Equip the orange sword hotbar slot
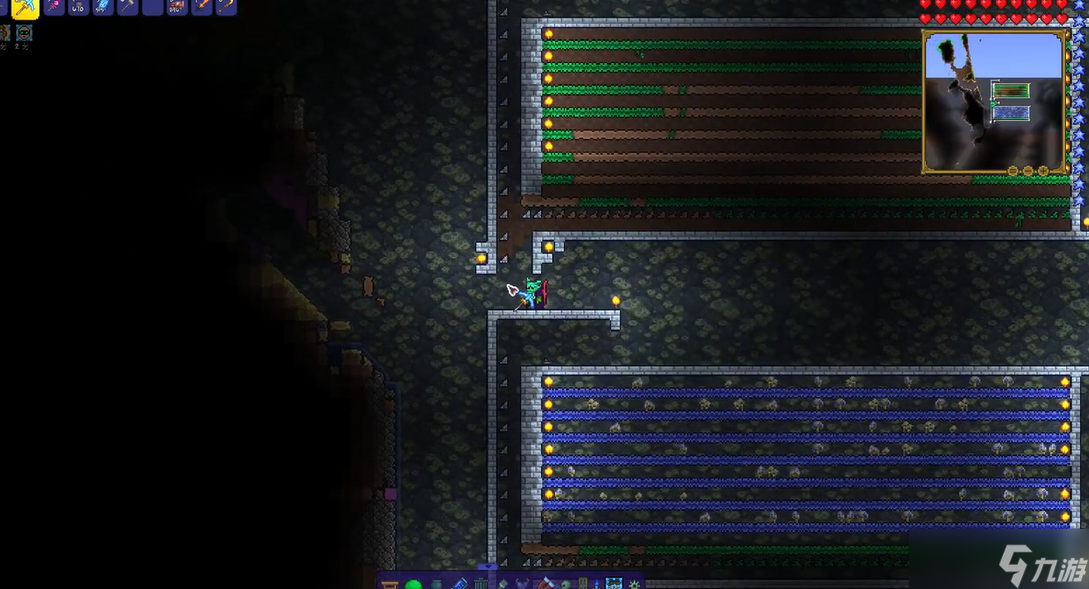Viewport: 1089px width, 589px height. point(202,7)
